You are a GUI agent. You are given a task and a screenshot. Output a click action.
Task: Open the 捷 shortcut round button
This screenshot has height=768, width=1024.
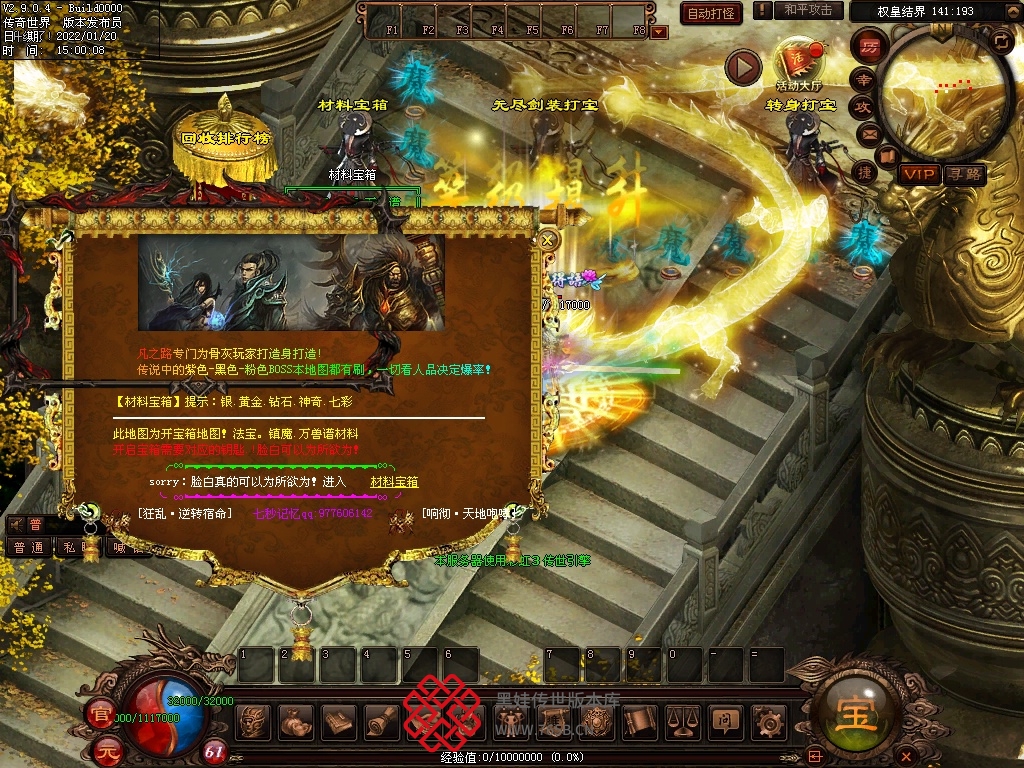click(866, 172)
